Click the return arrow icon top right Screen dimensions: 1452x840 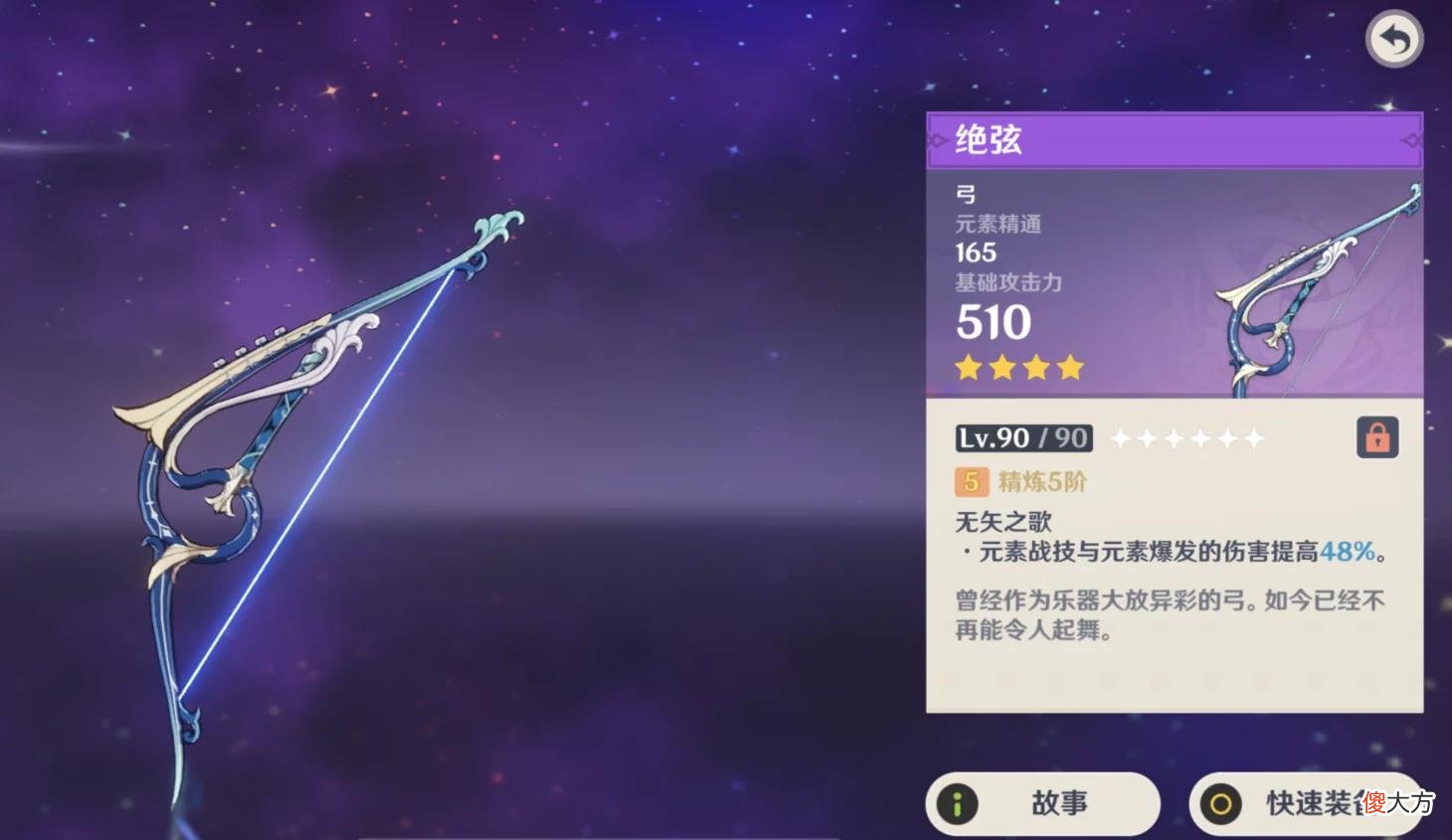pyautogui.click(x=1396, y=39)
